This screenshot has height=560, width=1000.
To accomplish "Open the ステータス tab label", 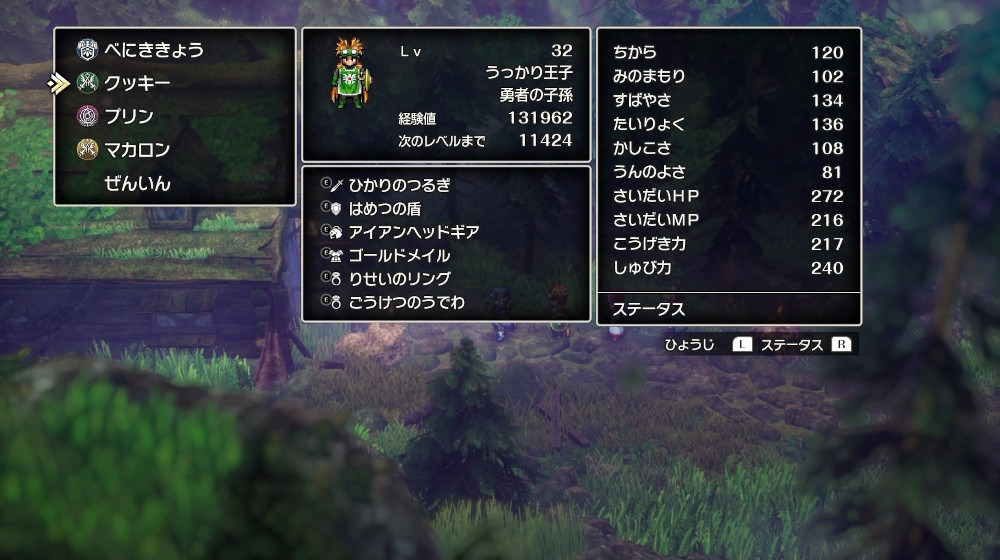I will (x=650, y=309).
